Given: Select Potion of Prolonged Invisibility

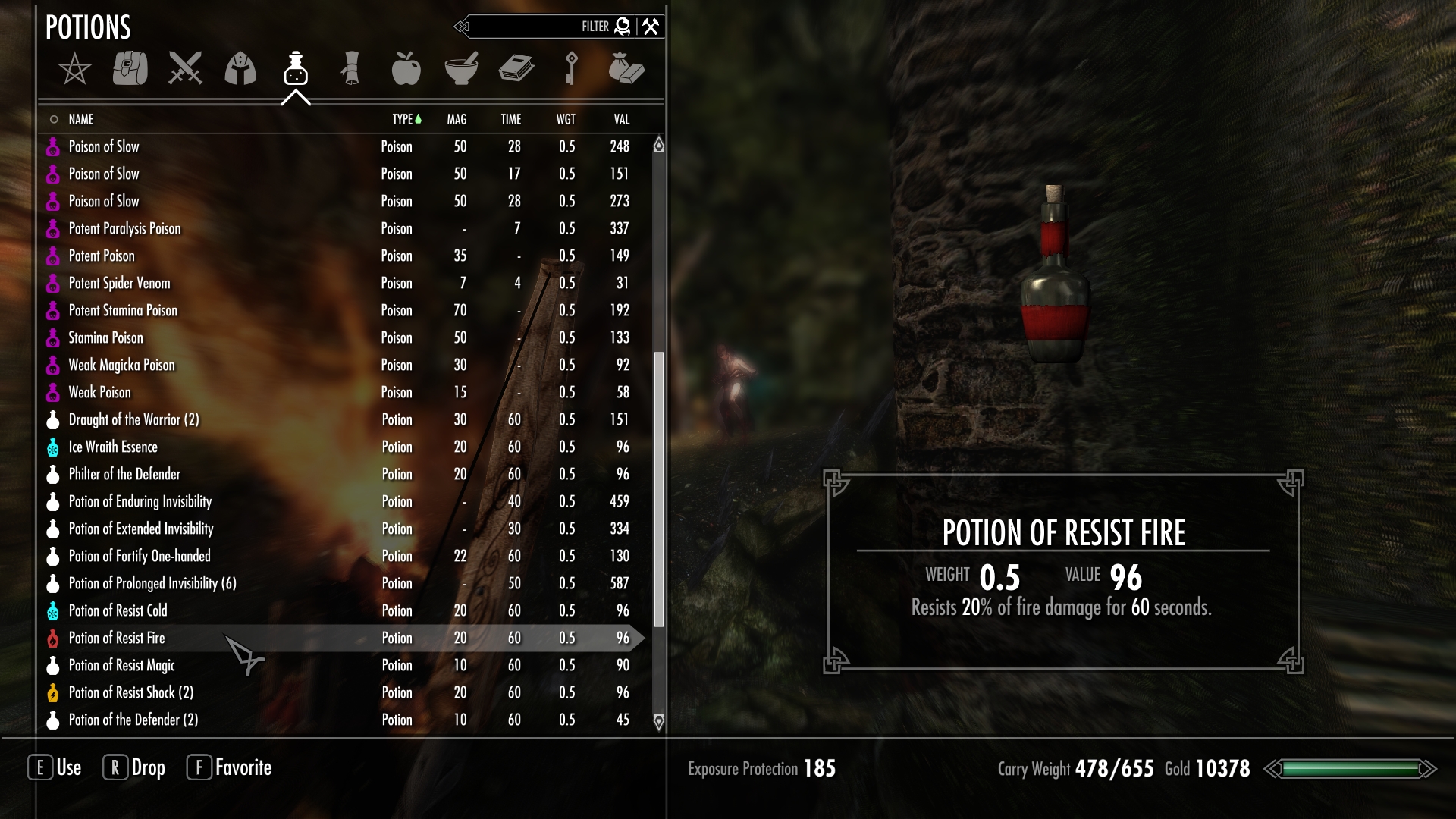Looking at the screenshot, I should (152, 583).
